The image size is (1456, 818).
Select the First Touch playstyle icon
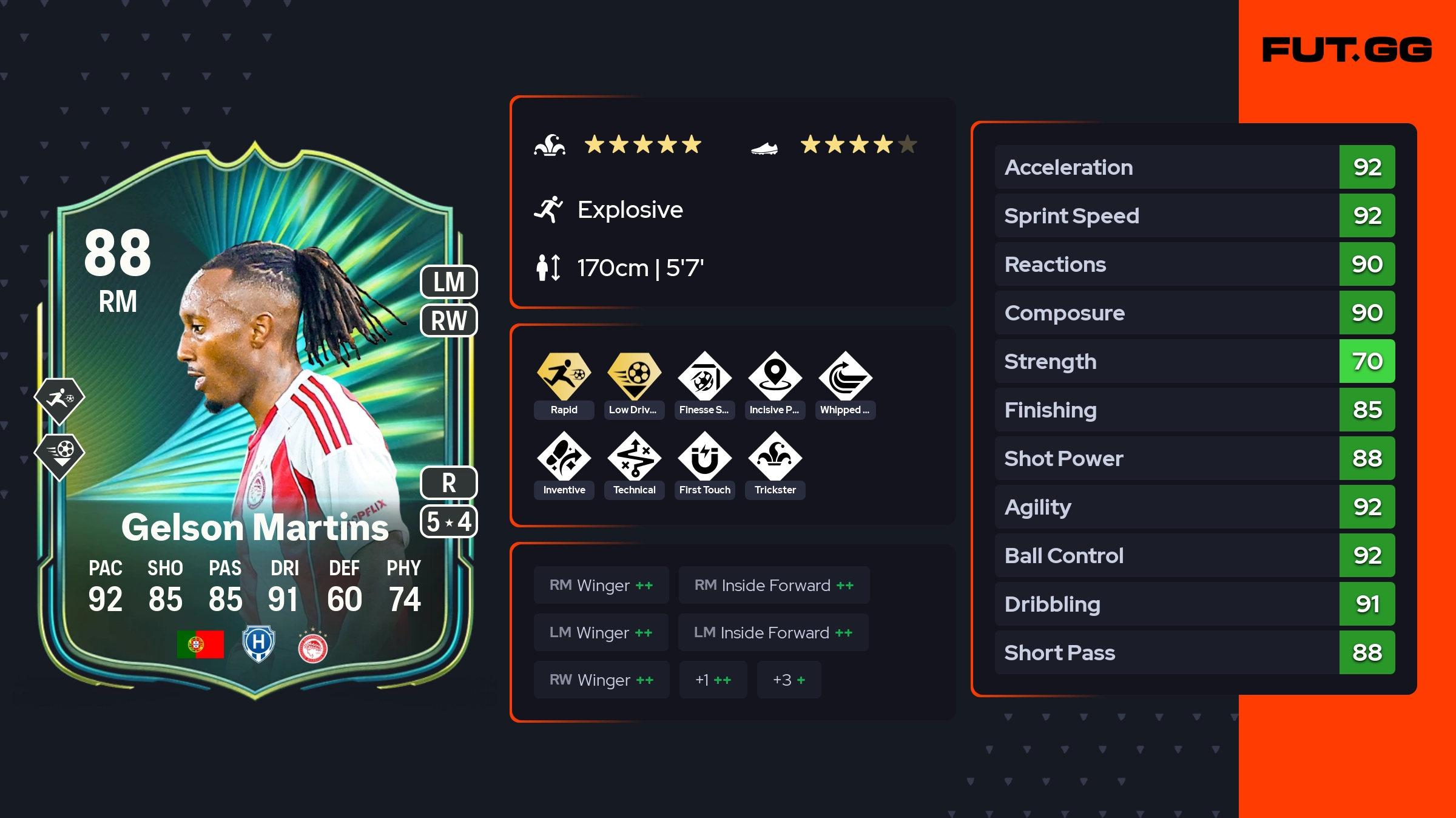(704, 456)
